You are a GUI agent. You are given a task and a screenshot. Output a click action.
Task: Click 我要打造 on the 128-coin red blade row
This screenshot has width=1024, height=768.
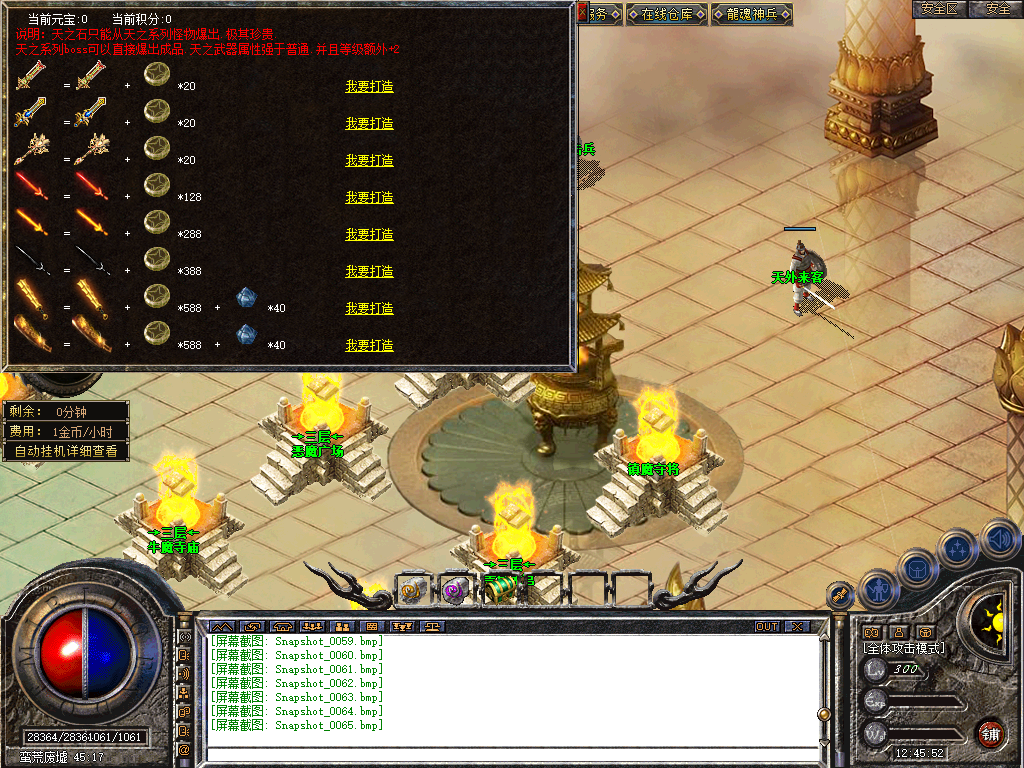point(369,198)
